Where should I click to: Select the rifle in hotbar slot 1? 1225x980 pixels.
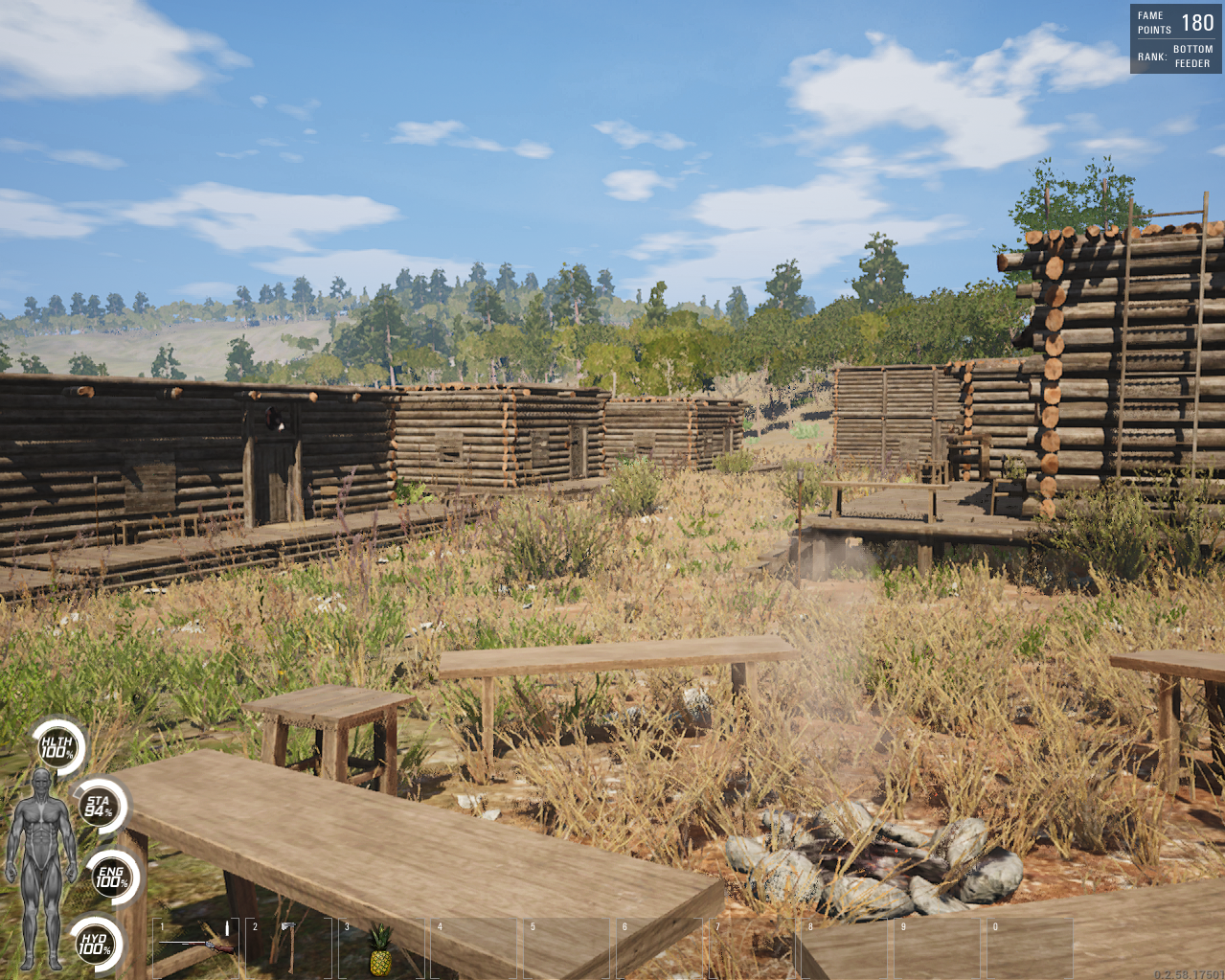195,946
